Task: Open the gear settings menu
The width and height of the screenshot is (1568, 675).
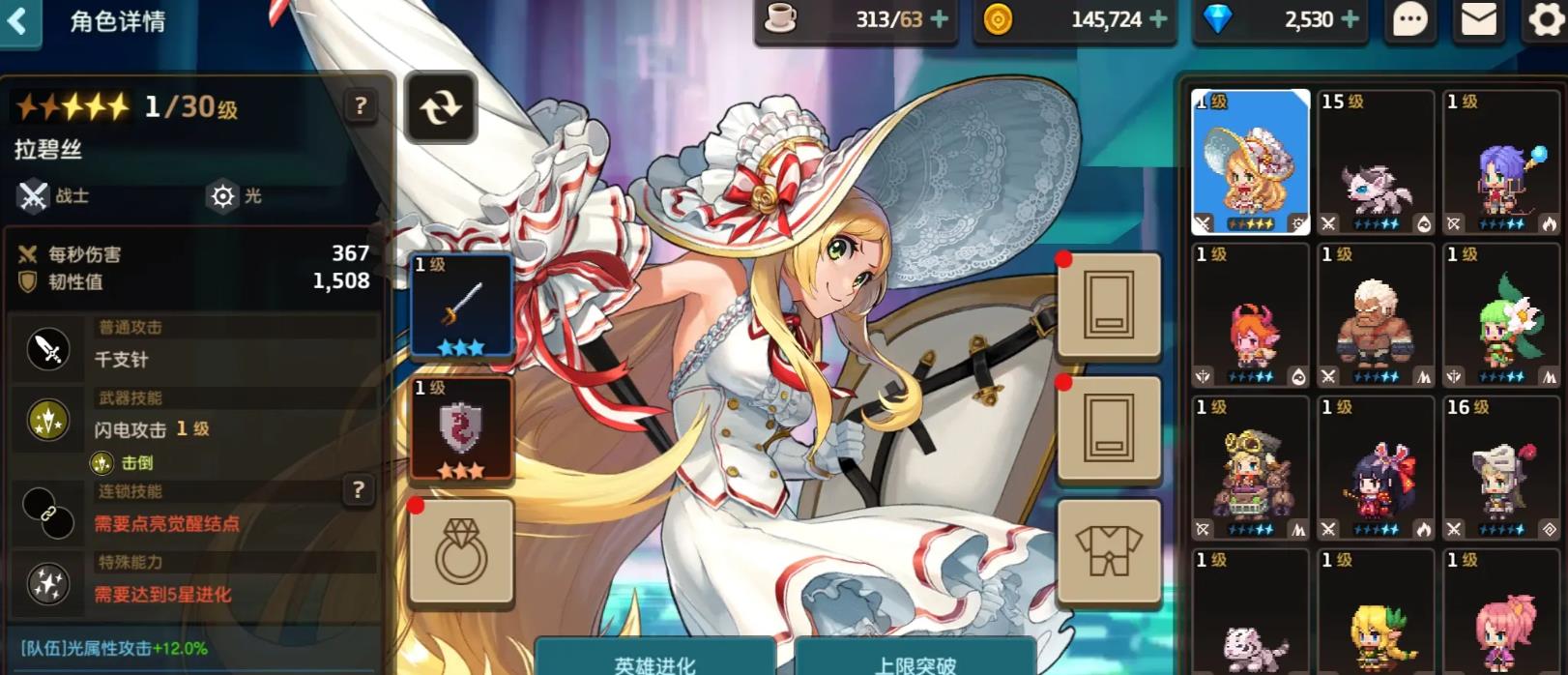Action: pos(1546,20)
